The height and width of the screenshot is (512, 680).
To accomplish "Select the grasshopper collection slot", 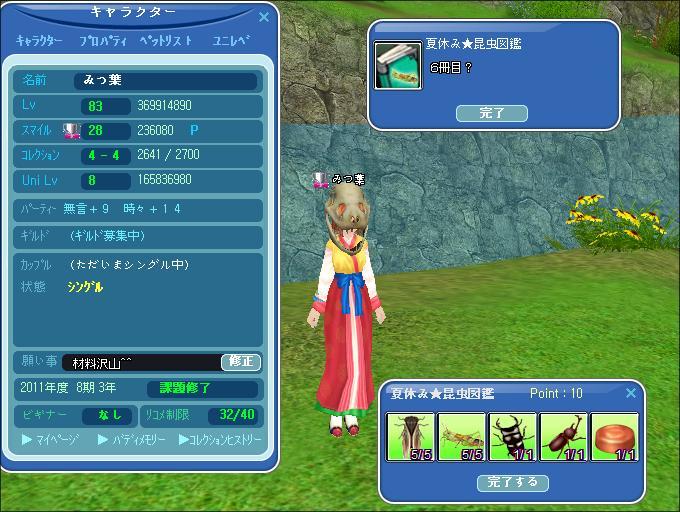I will click(461, 437).
